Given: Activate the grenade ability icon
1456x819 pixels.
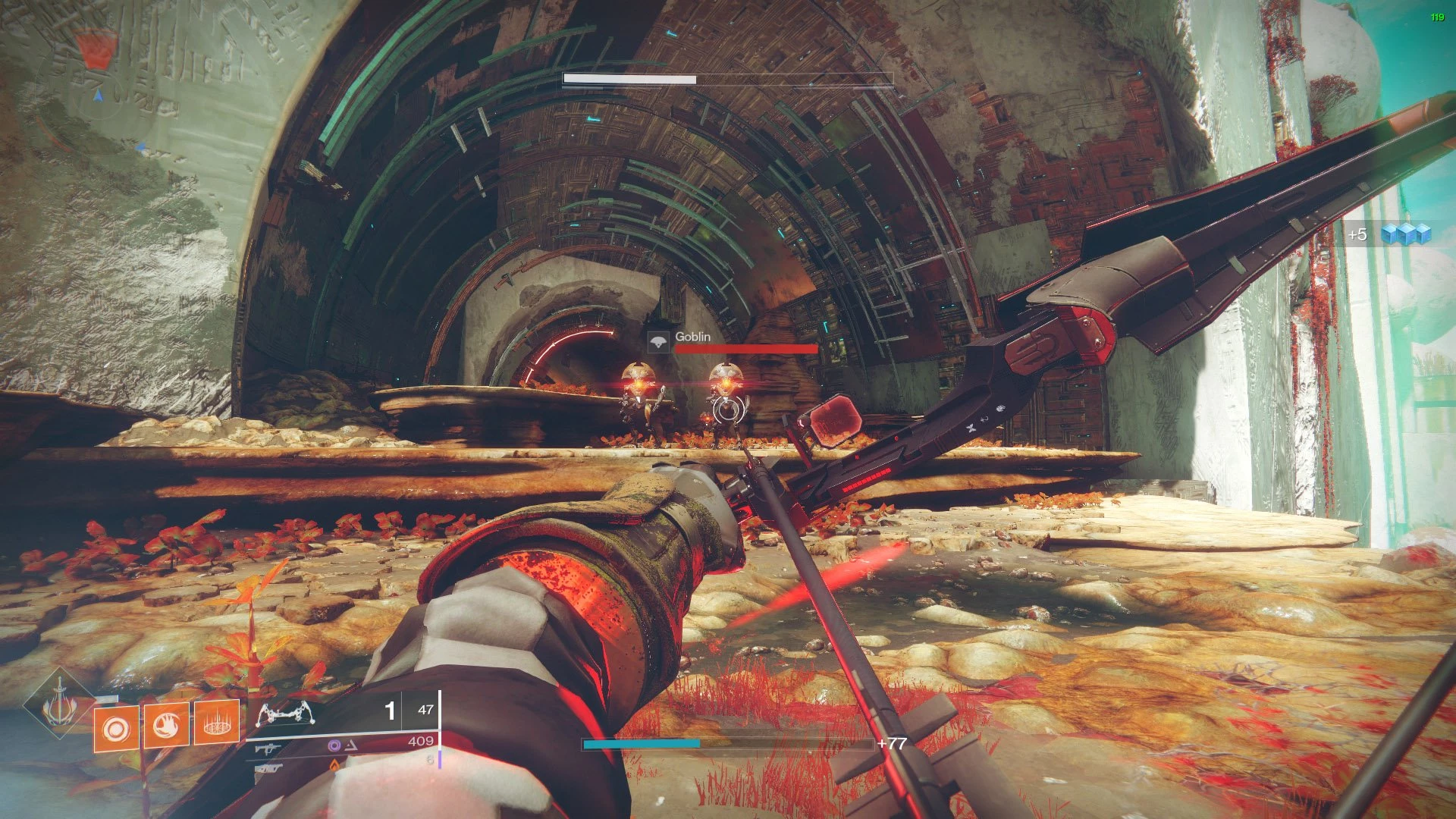Looking at the screenshot, I should [116, 729].
